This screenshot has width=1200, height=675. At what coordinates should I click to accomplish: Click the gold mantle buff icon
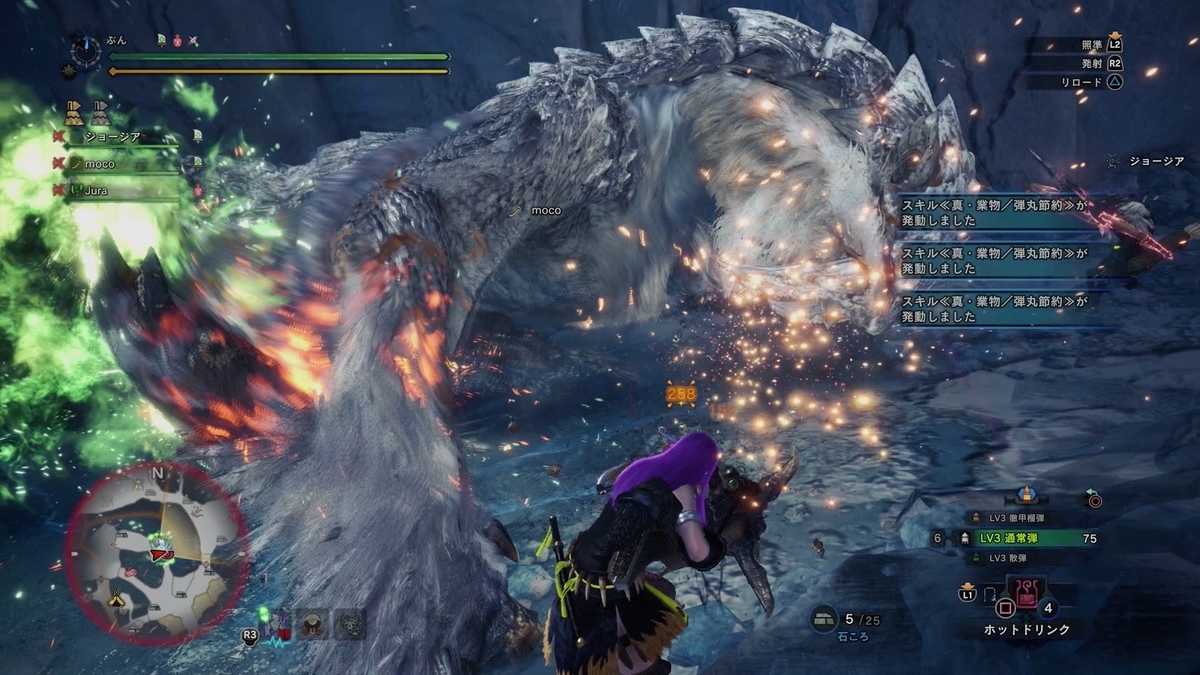pos(73,112)
